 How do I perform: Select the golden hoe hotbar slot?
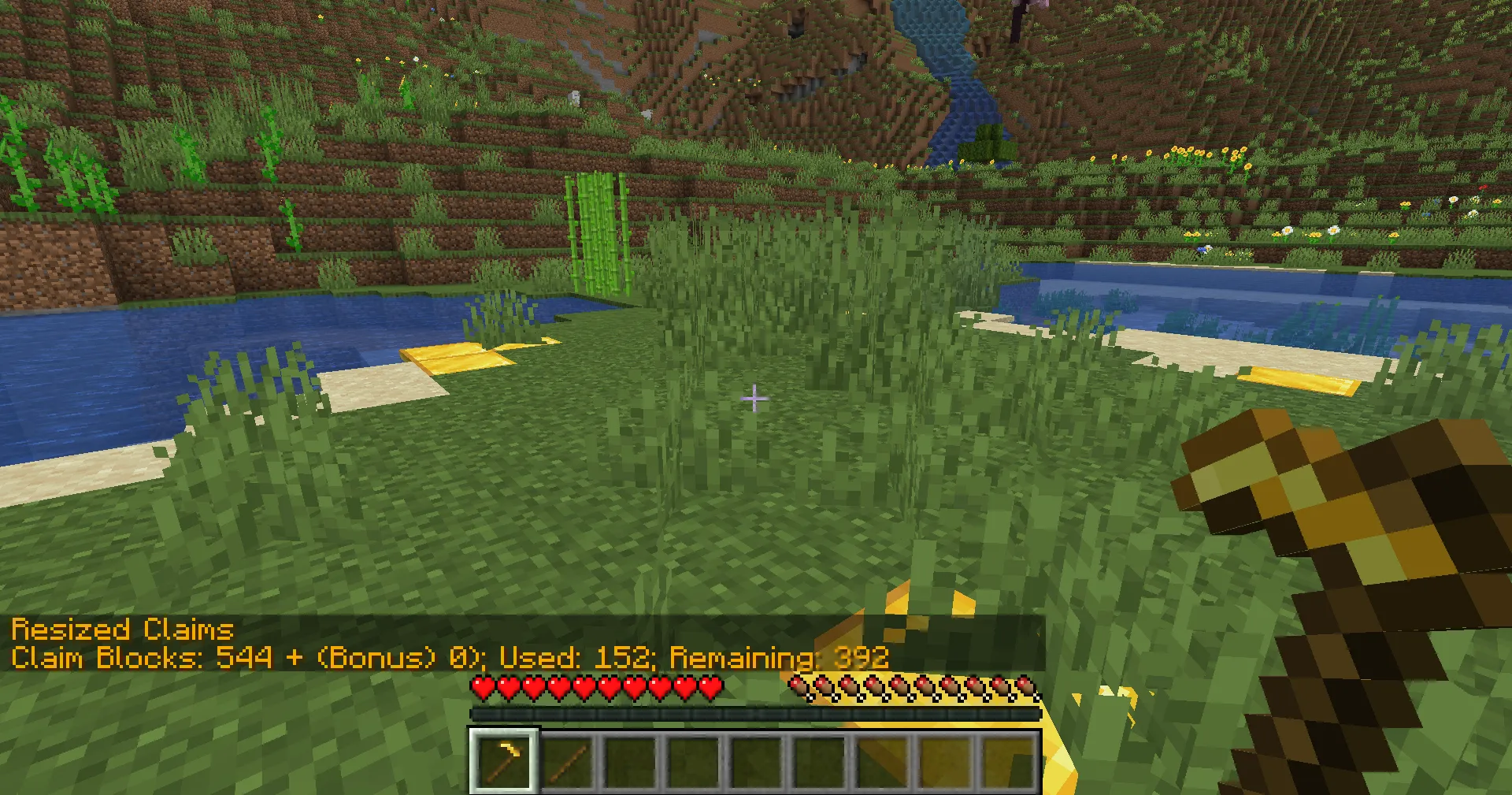[504, 760]
